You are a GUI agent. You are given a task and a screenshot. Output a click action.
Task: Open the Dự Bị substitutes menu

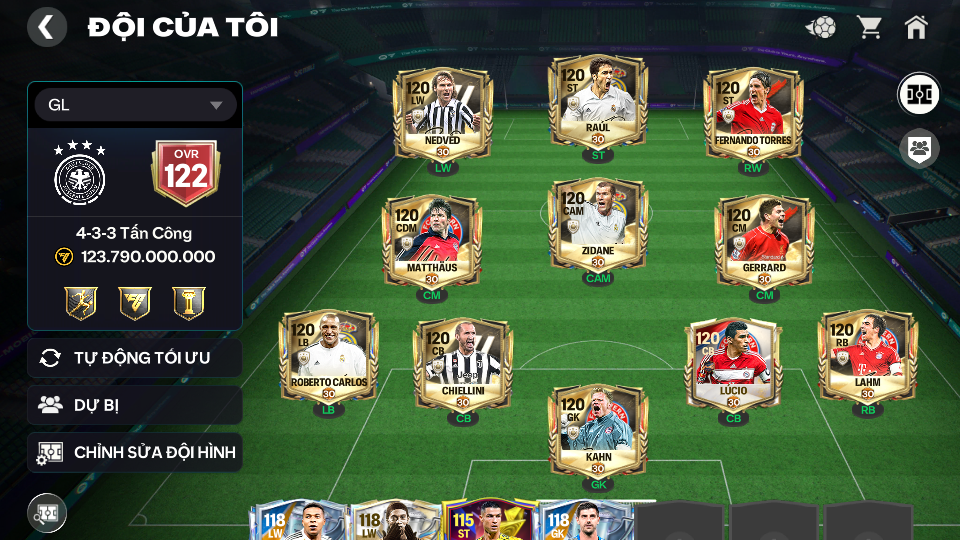click(x=135, y=405)
